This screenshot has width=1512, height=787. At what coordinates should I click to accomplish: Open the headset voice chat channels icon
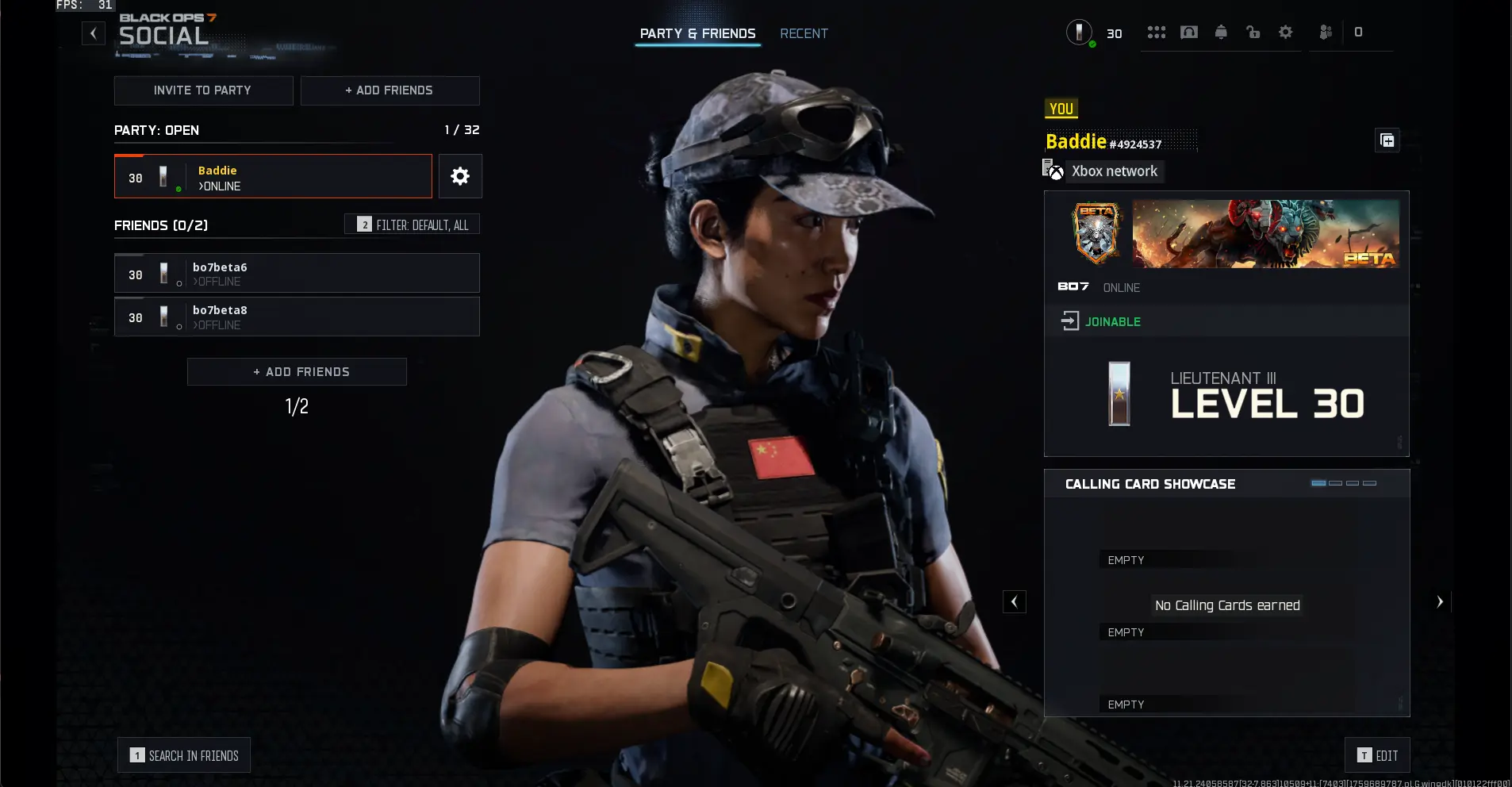tap(1188, 33)
